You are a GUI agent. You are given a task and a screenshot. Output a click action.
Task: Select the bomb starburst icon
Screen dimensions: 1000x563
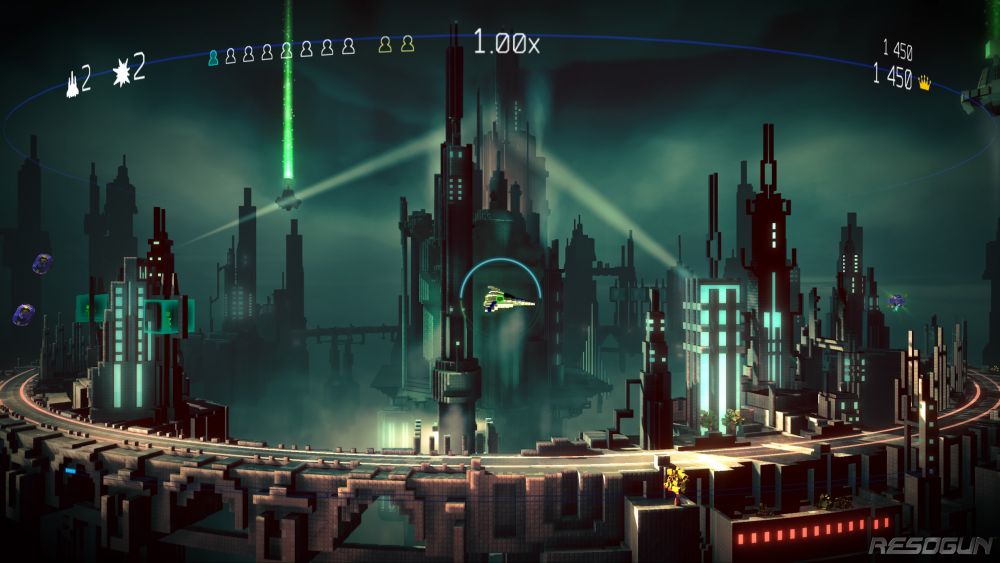122,72
